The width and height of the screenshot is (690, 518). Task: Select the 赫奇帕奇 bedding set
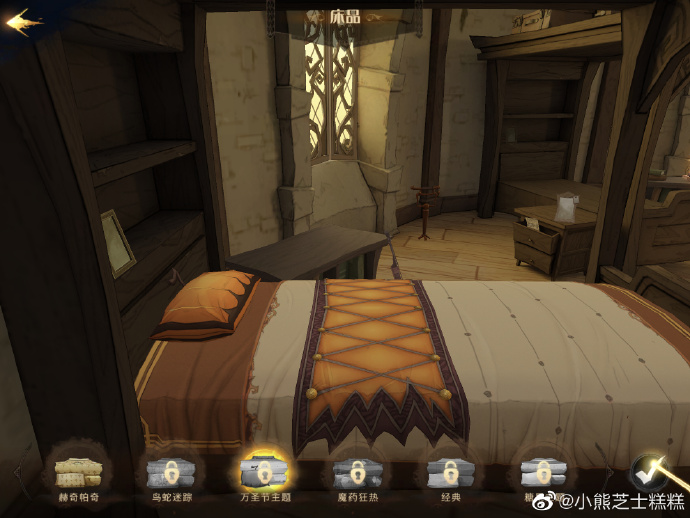tap(77, 472)
